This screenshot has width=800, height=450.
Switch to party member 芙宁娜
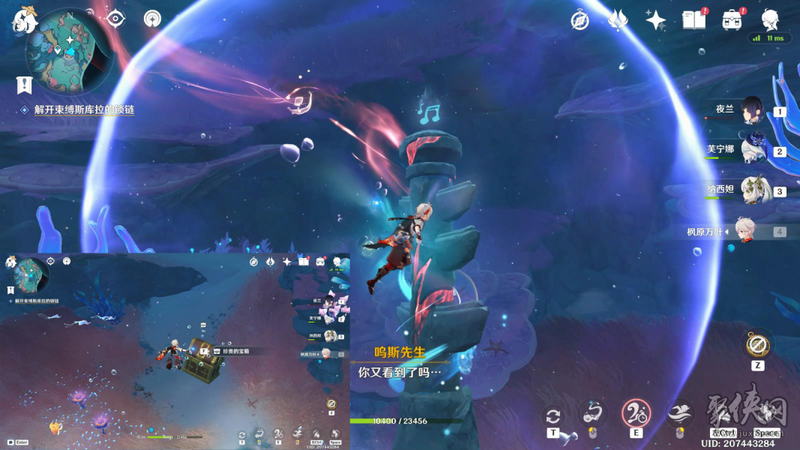pyautogui.click(x=752, y=150)
